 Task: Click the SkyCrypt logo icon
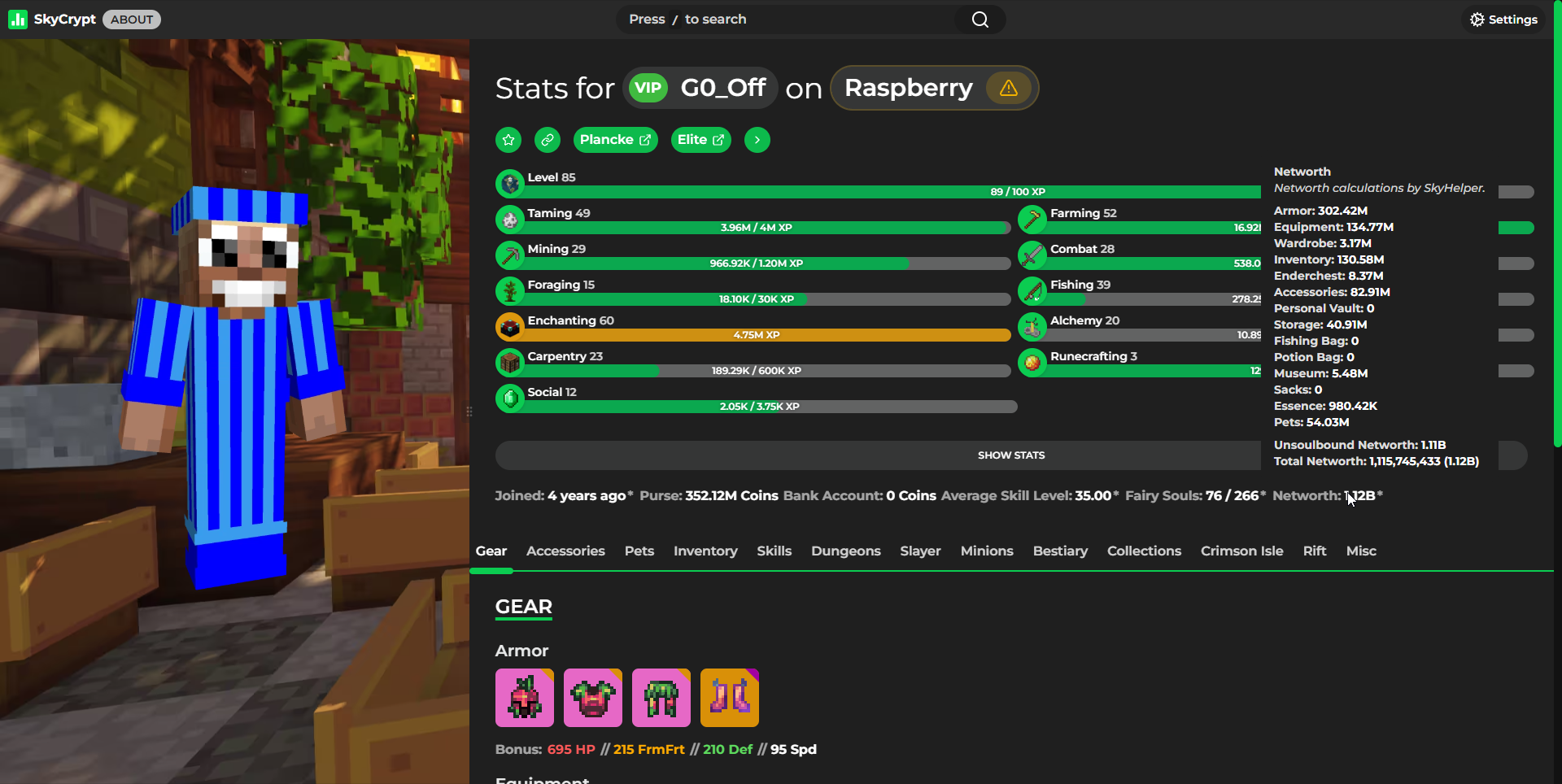pyautogui.click(x=18, y=19)
